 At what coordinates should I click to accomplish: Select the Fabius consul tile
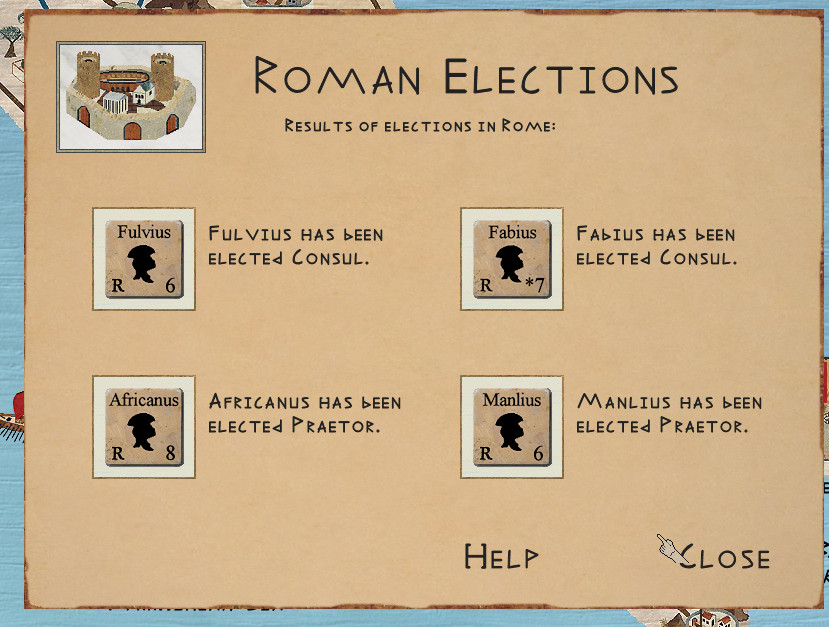pos(512,259)
